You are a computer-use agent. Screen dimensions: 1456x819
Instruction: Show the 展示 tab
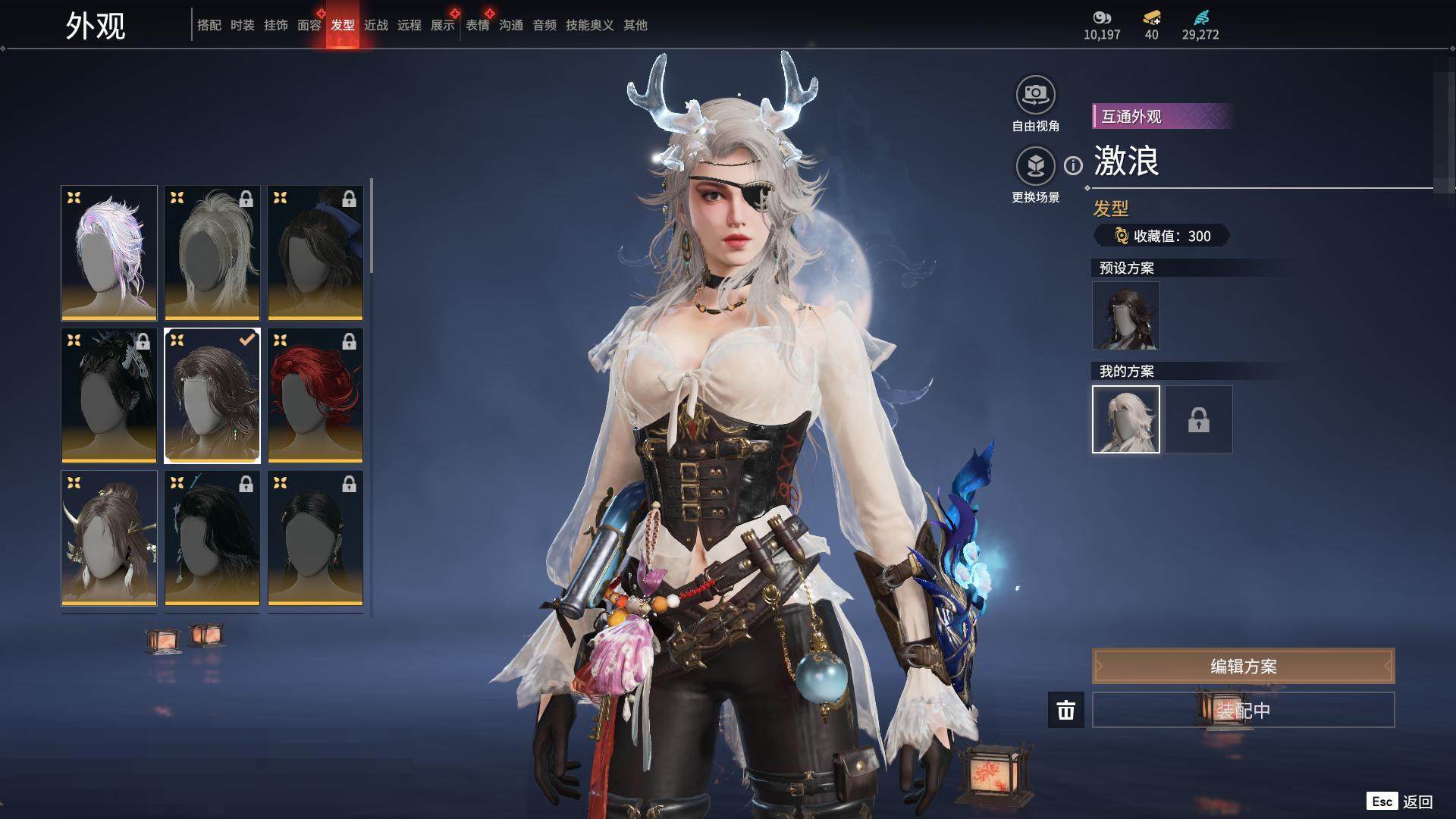pos(443,25)
